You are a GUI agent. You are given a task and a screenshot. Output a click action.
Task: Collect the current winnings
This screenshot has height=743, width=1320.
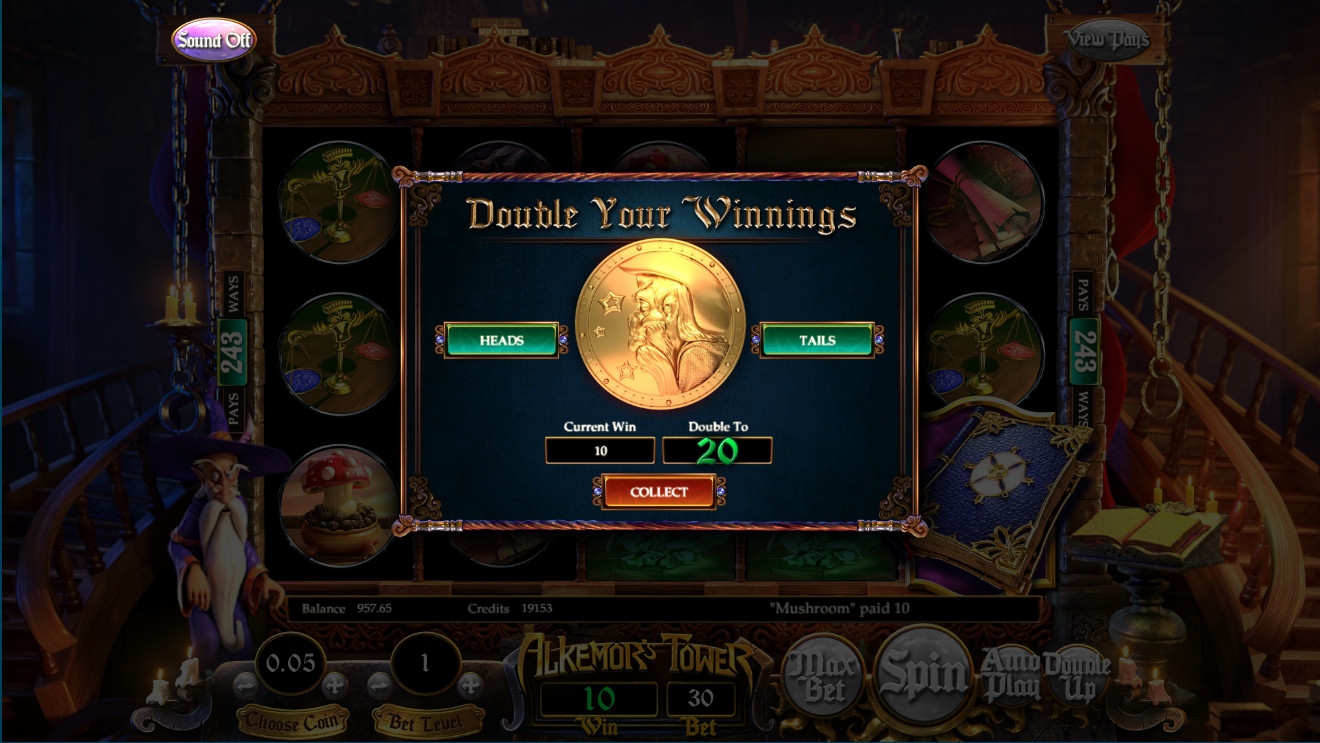pyautogui.click(x=658, y=492)
